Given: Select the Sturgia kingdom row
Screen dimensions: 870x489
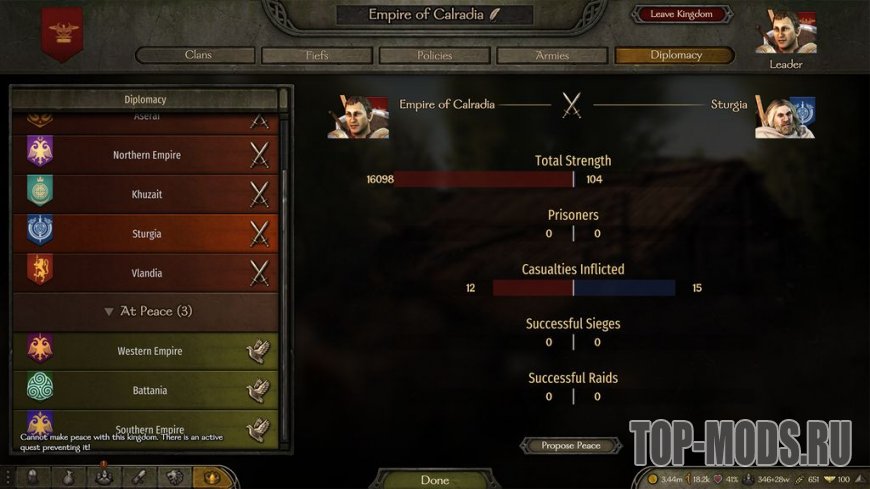Looking at the screenshot, I should 146,233.
